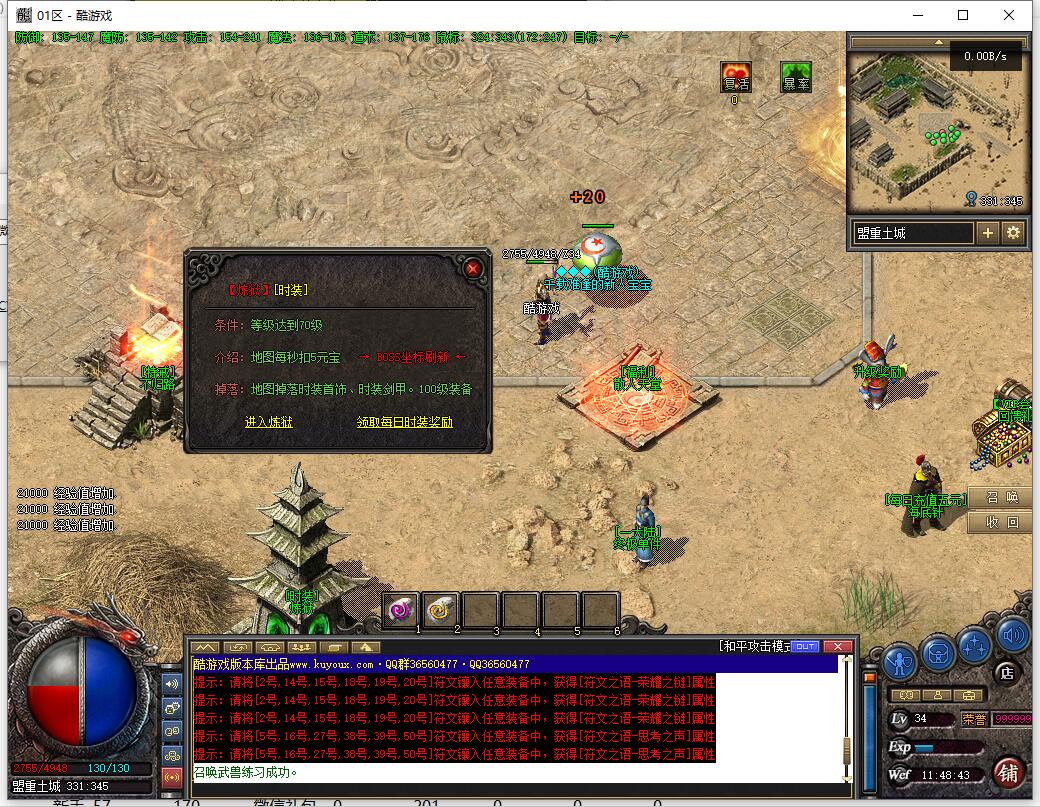Close the chat panel with red X

pyautogui.click(x=838, y=647)
